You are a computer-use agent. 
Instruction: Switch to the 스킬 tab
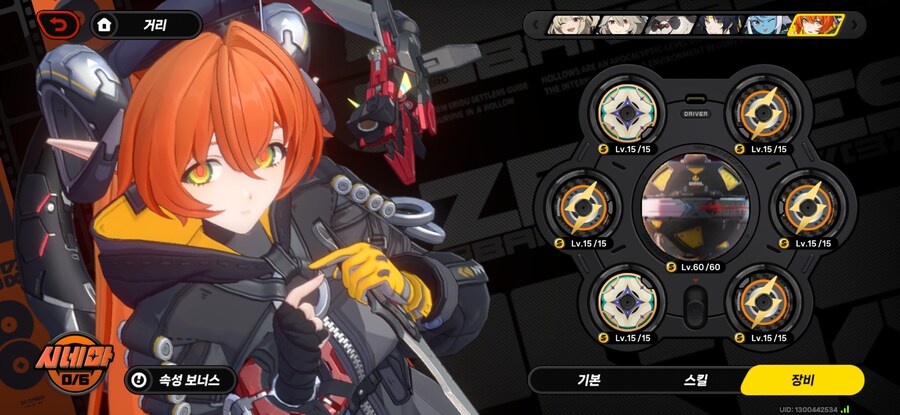[695, 380]
